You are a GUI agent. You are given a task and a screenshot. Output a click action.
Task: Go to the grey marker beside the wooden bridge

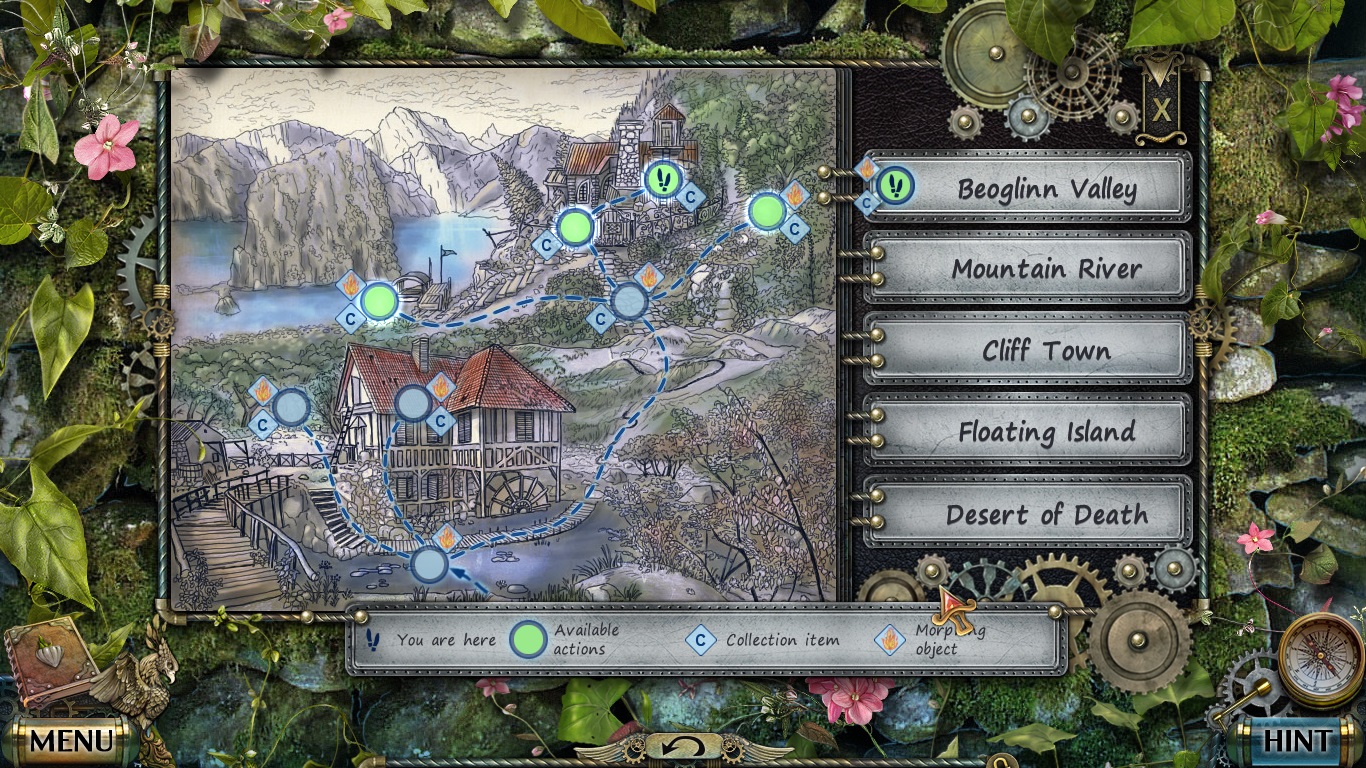coord(291,407)
